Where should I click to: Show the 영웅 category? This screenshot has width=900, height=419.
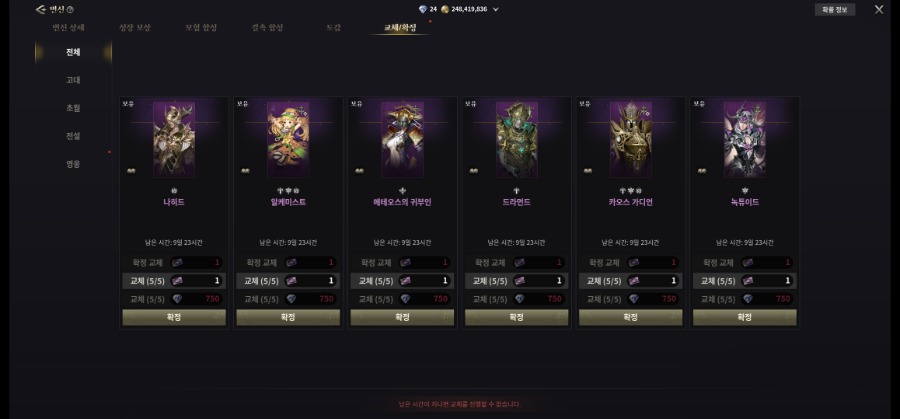[73, 163]
